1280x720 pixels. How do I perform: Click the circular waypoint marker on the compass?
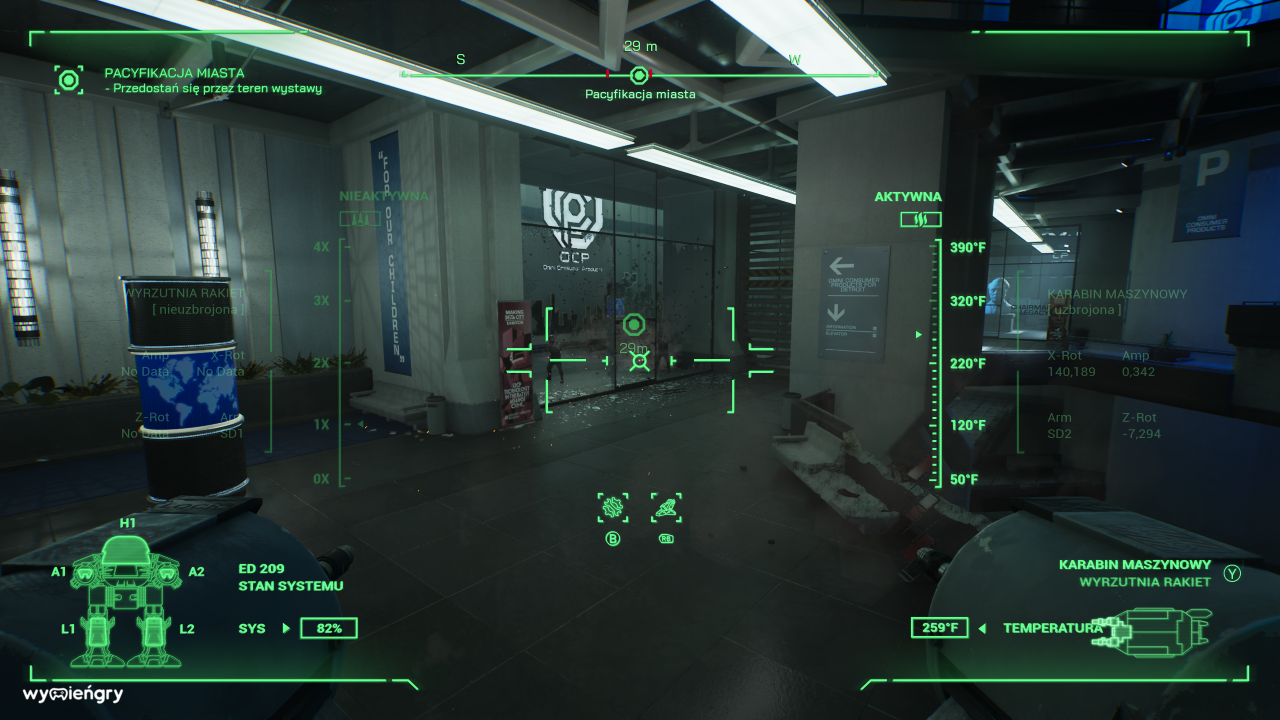point(638,75)
